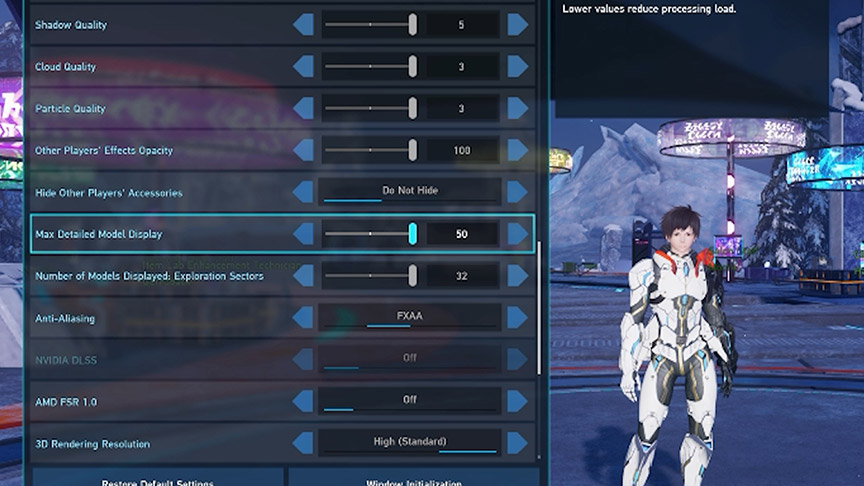Viewport: 864px width, 486px height.
Task: Lower 3D Rendering Resolution with left arrow
Action: click(x=303, y=443)
